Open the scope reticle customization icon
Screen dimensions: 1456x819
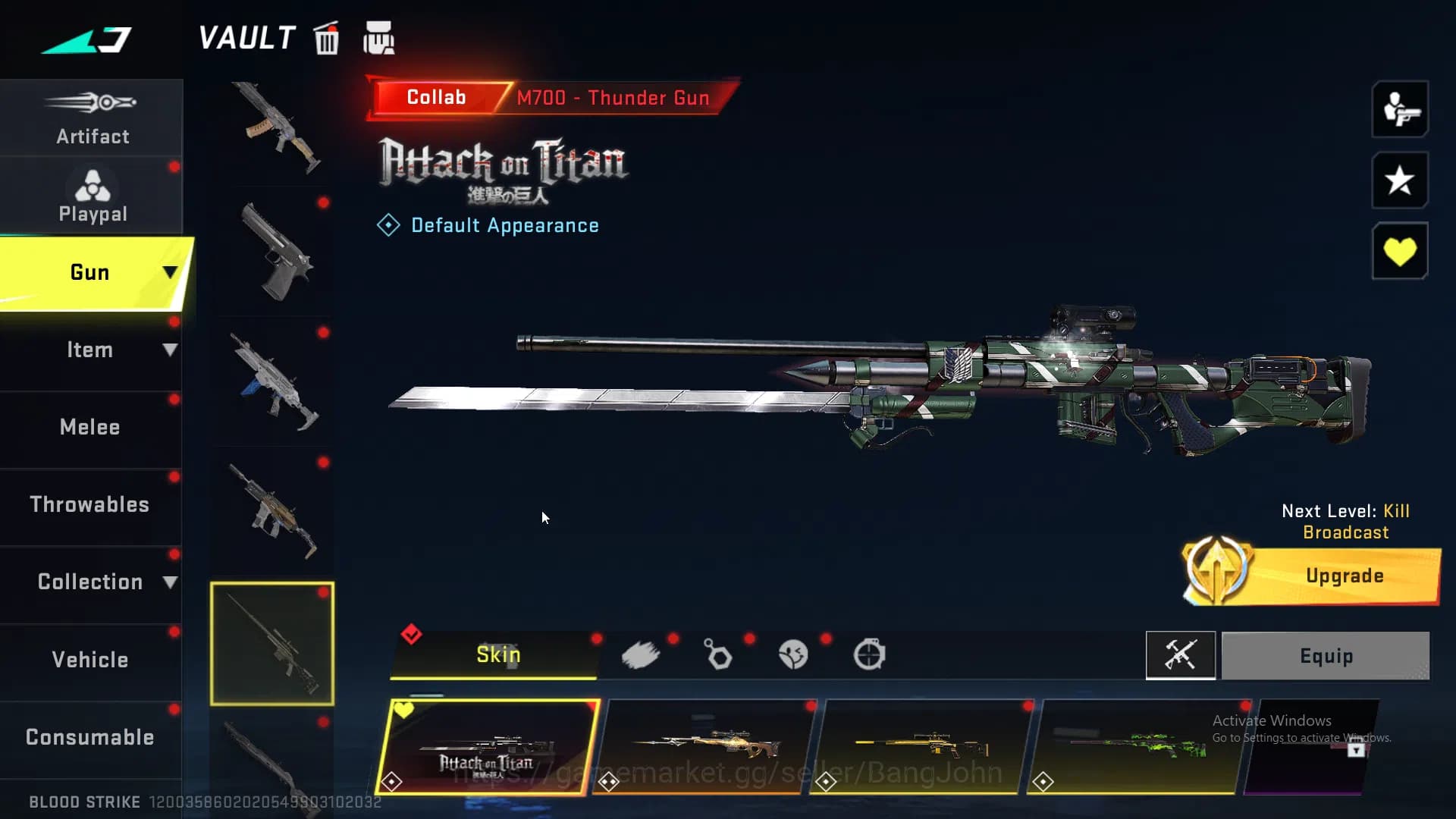(871, 654)
